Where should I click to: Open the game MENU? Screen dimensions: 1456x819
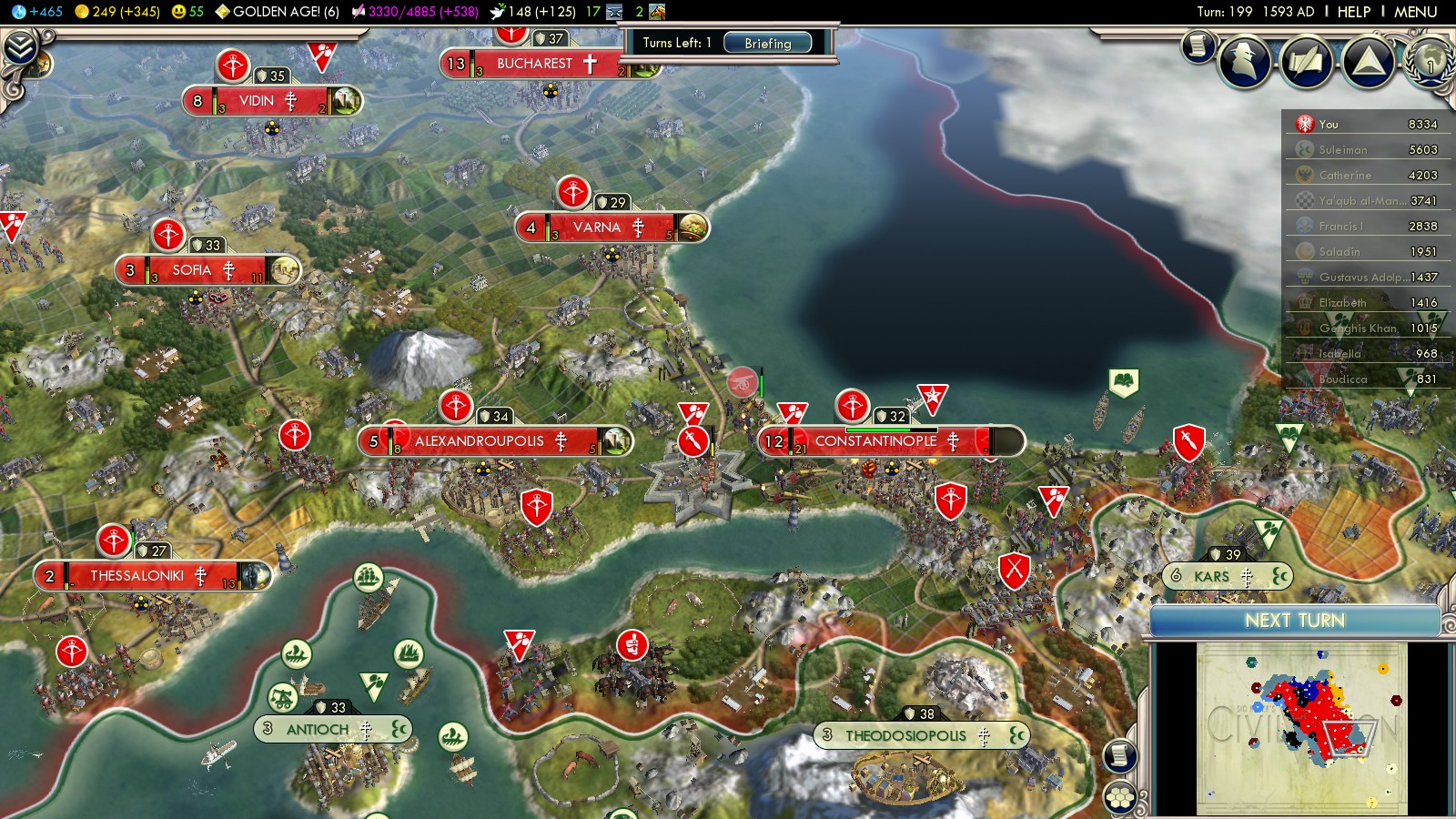point(1415,12)
